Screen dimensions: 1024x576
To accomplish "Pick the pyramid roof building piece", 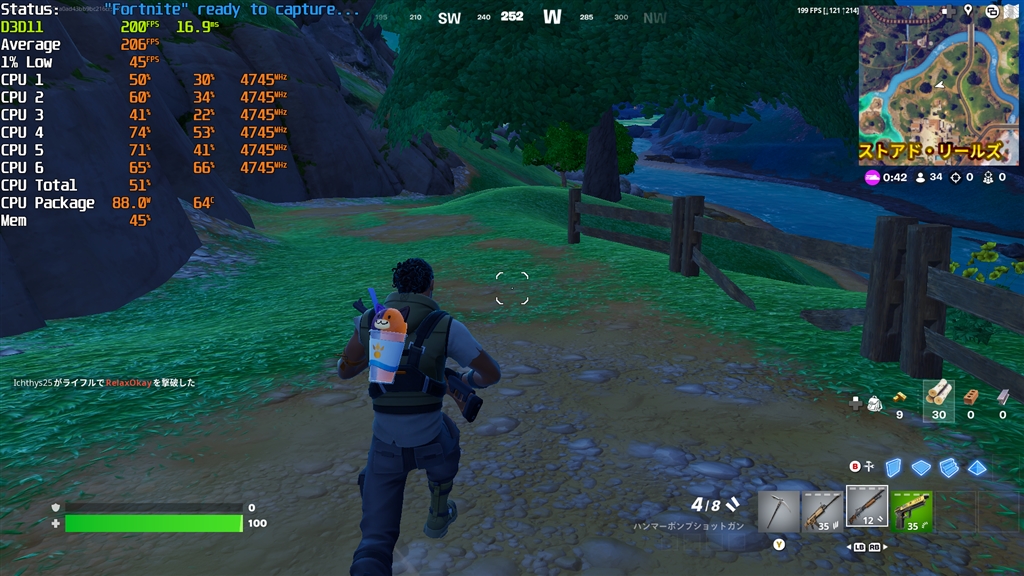I will click(x=977, y=467).
